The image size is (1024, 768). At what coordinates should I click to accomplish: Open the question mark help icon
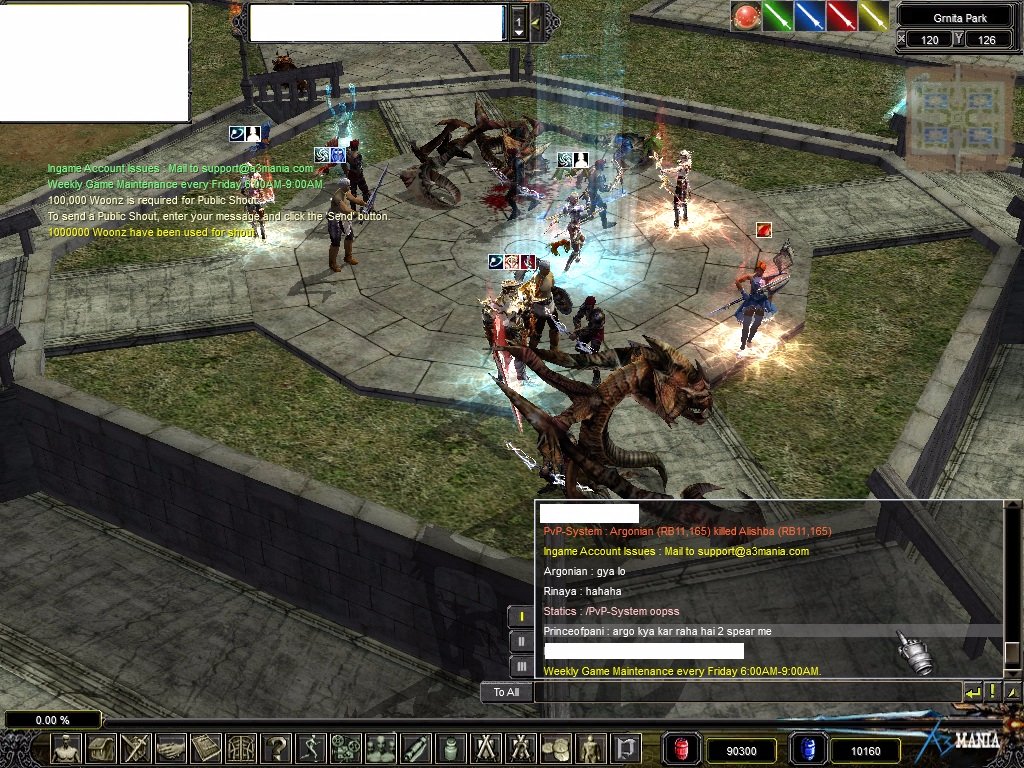[276, 748]
